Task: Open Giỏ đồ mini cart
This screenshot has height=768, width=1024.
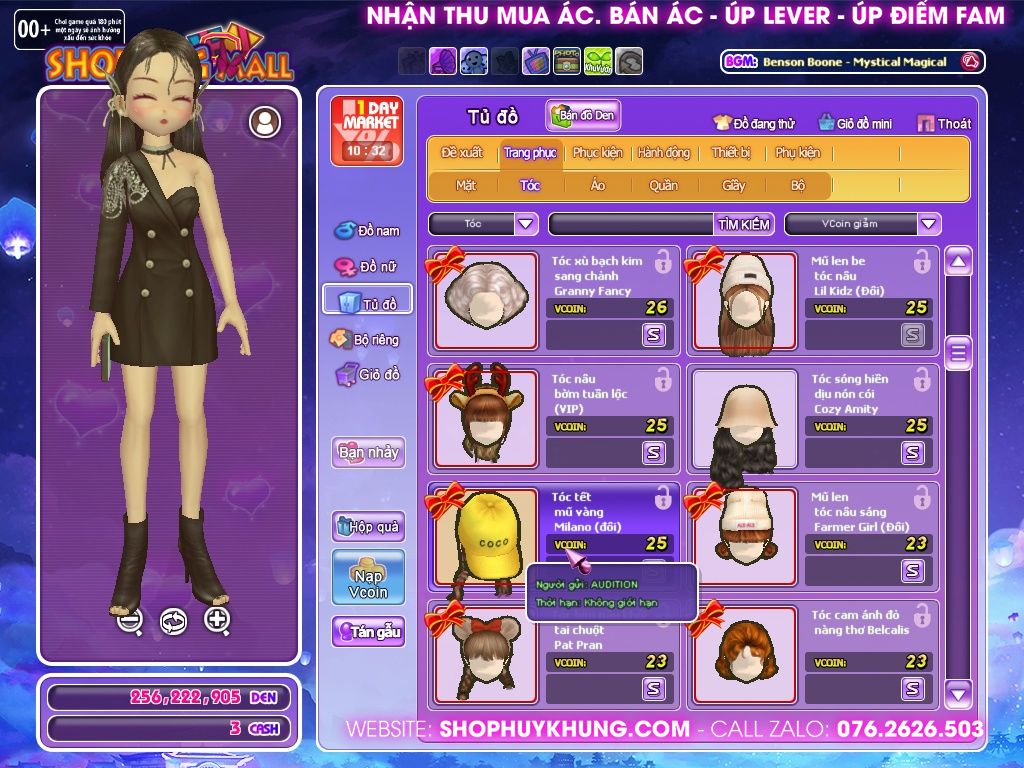Action: tap(855, 124)
